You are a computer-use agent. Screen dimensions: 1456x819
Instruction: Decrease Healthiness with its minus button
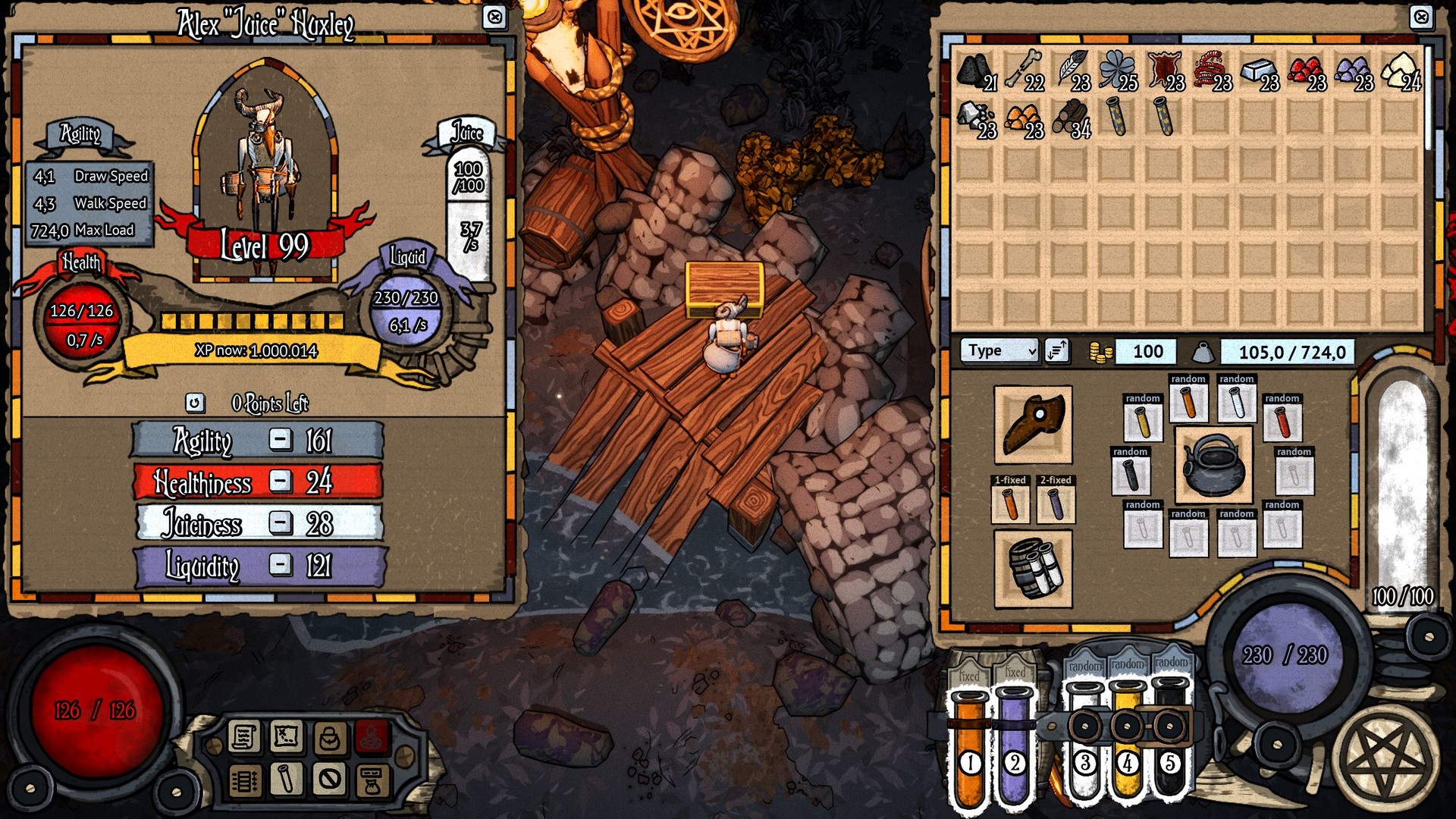(281, 482)
